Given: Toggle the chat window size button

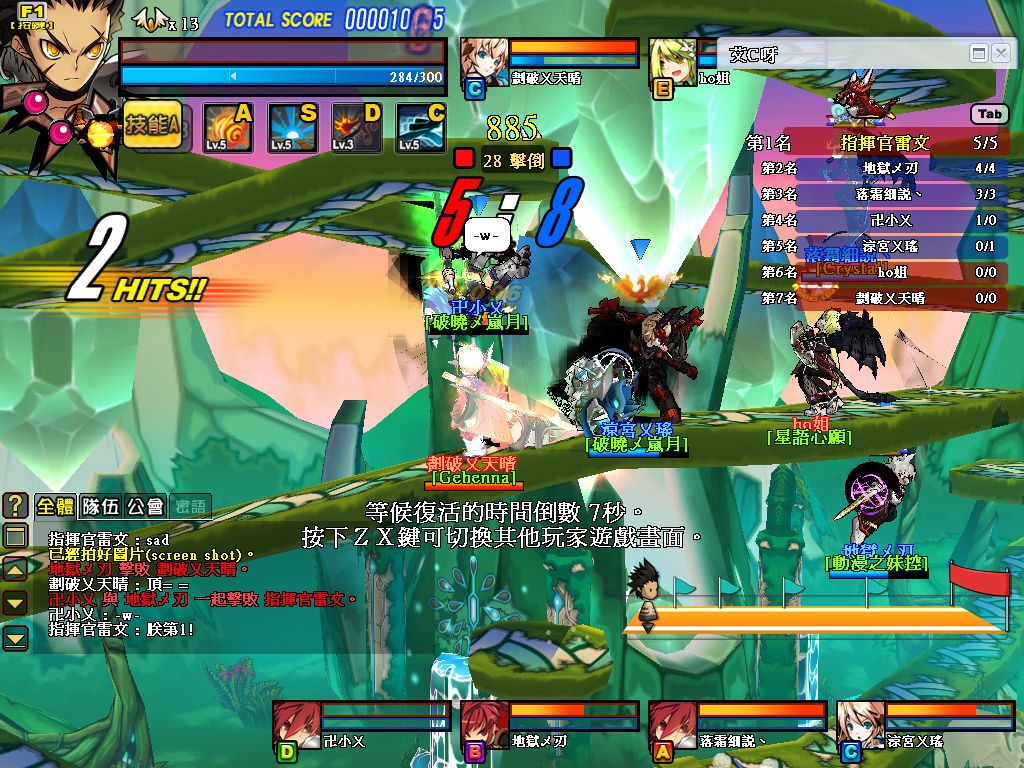Looking at the screenshot, I should 15,536.
